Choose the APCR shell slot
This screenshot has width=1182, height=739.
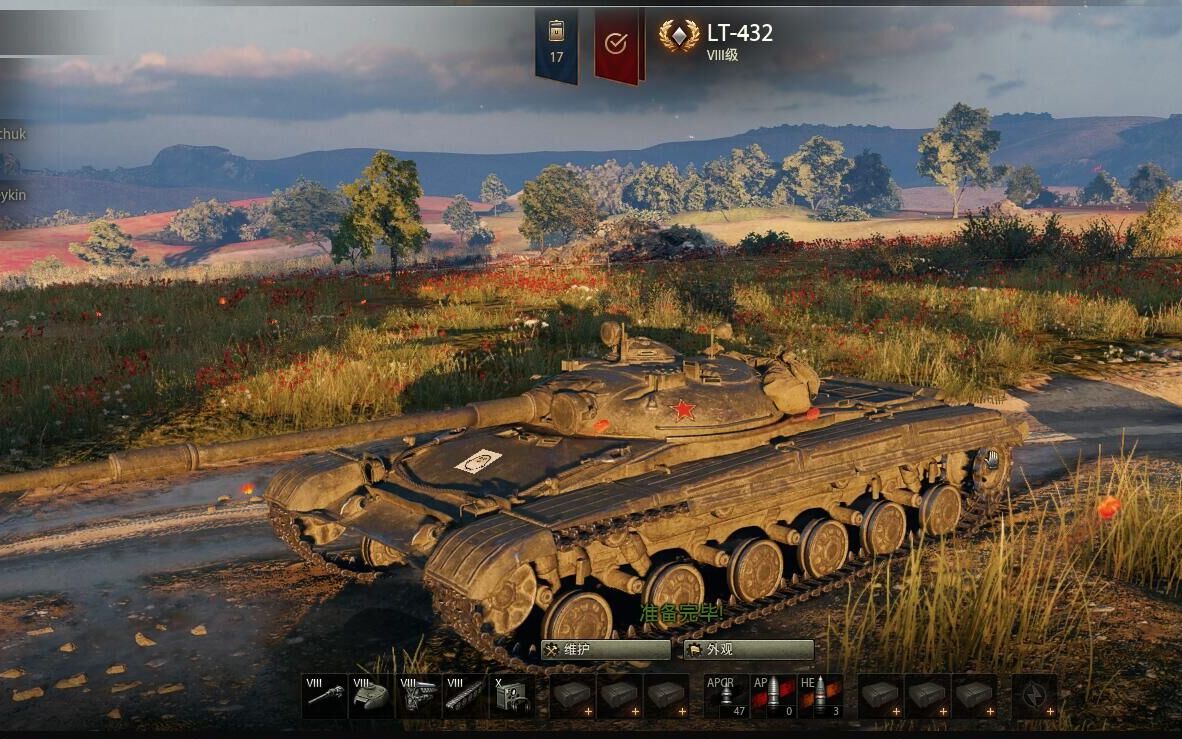tap(726, 696)
